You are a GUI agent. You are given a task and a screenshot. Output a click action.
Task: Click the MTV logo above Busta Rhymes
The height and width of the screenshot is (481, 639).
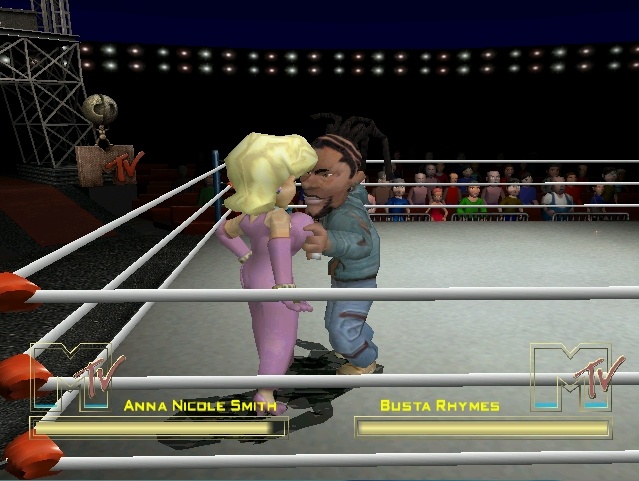coord(572,376)
